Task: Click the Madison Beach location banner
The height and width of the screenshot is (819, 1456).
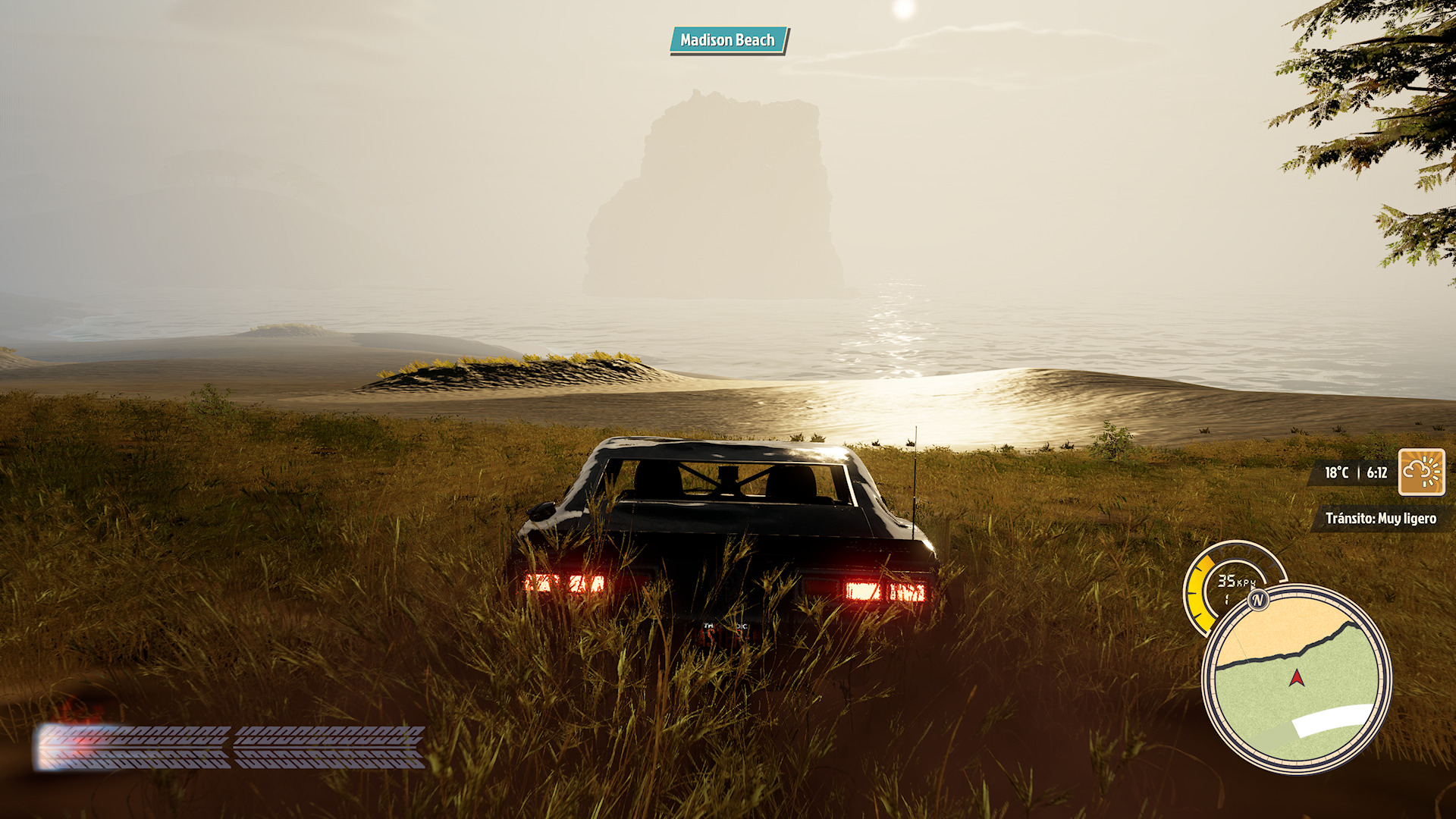Action: click(728, 40)
